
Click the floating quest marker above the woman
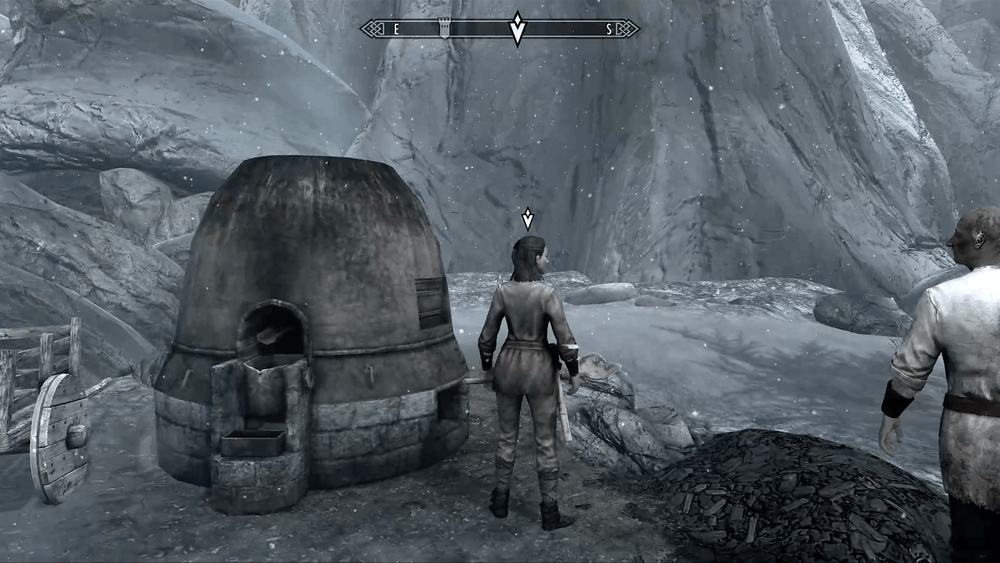click(528, 219)
